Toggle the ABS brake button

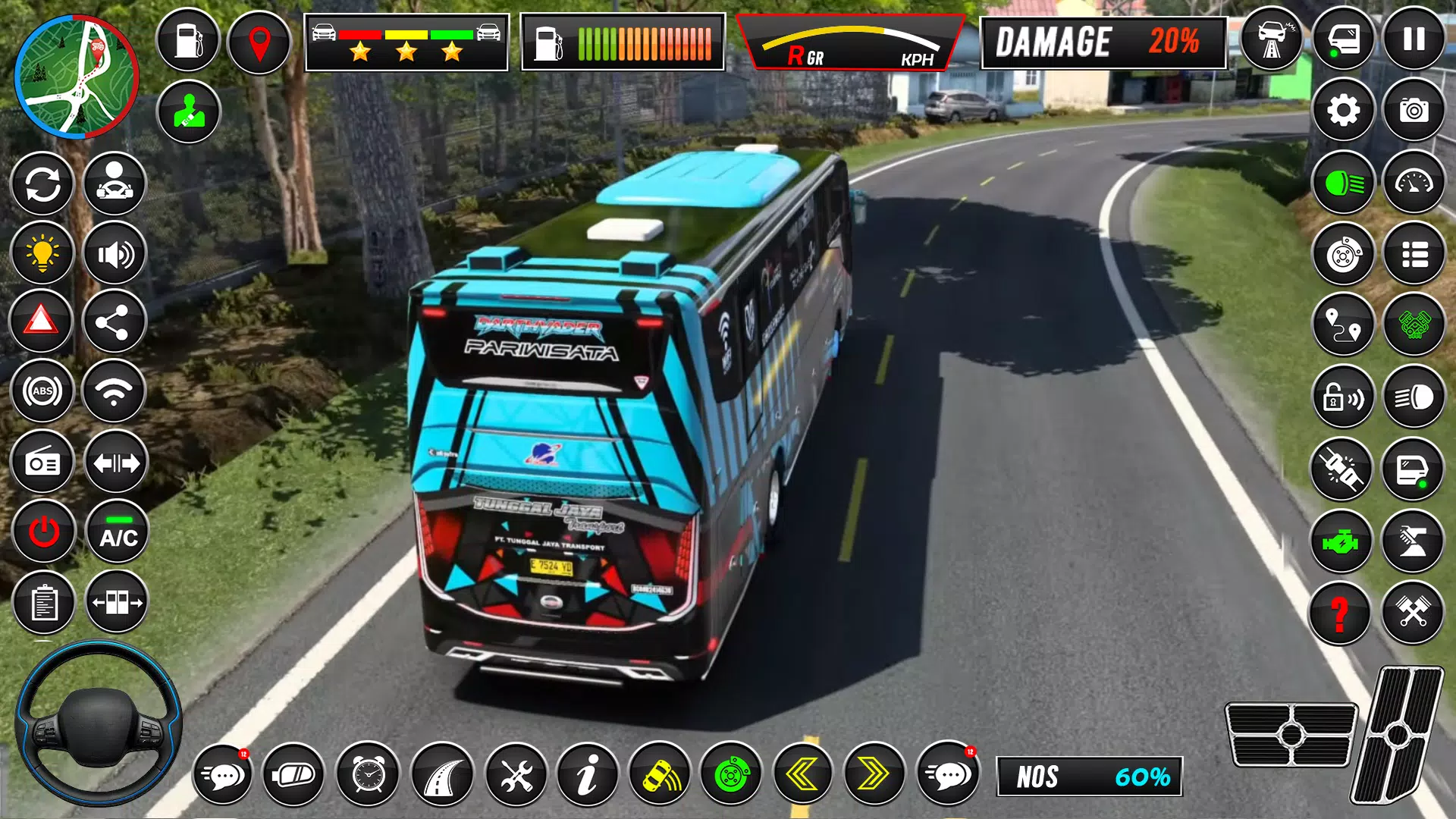pyautogui.click(x=42, y=391)
